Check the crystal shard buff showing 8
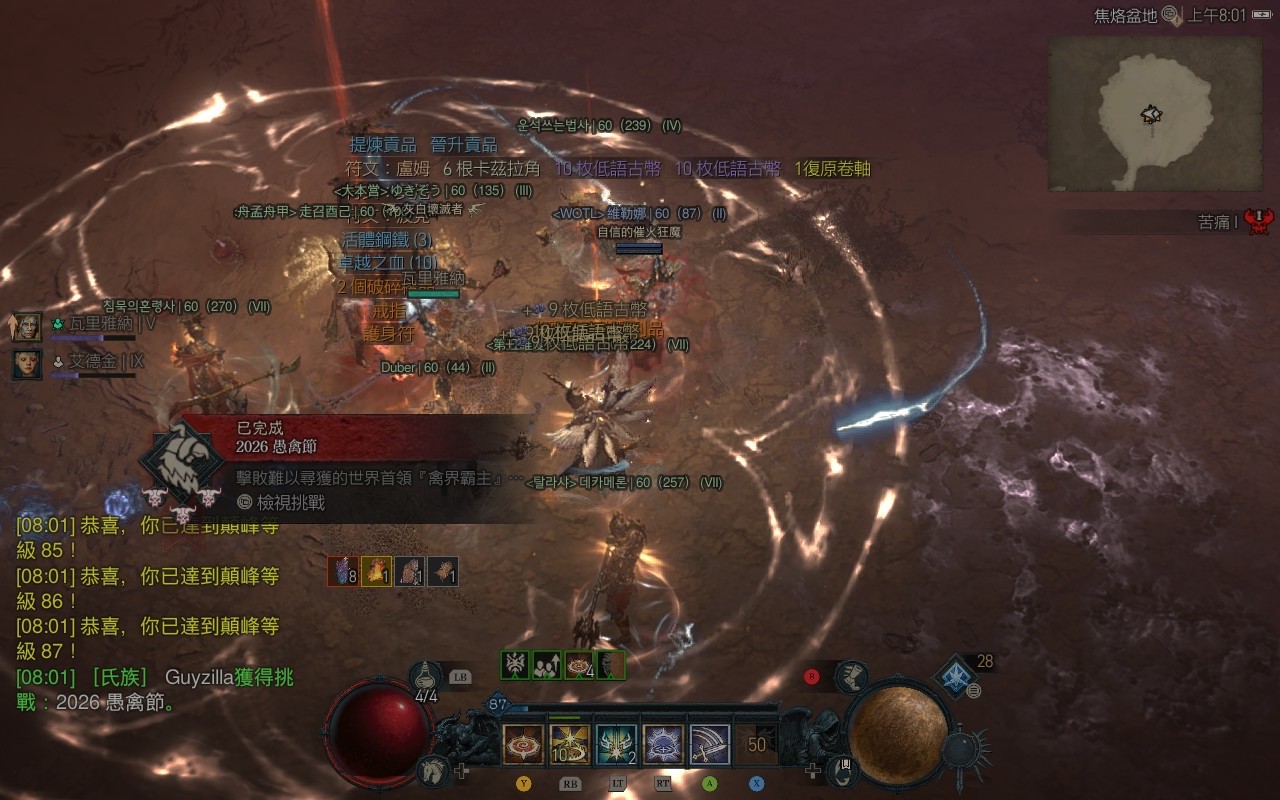Image resolution: width=1280 pixels, height=800 pixels. click(x=343, y=571)
